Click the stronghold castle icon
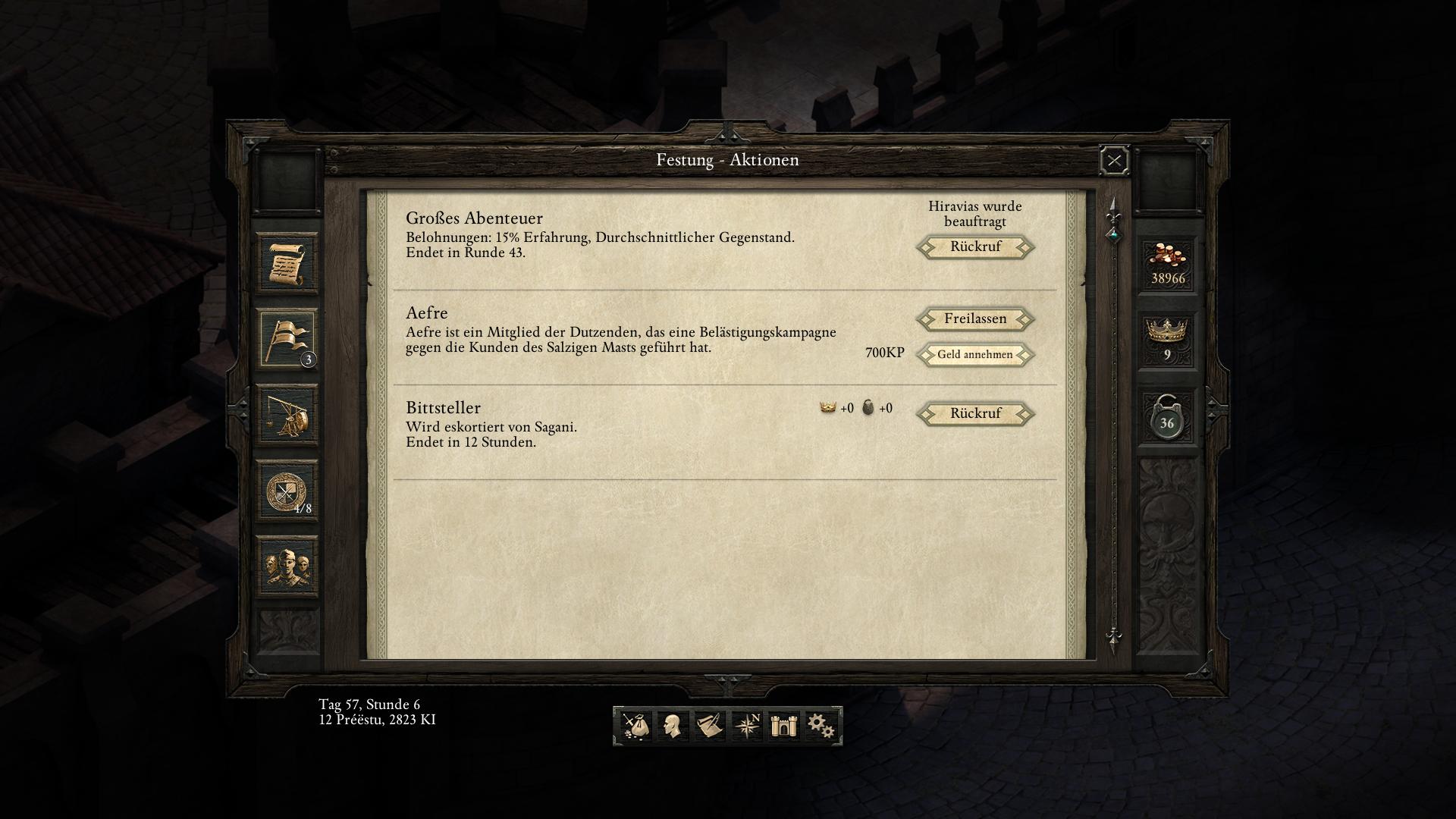Viewport: 1456px width, 819px height. click(783, 726)
